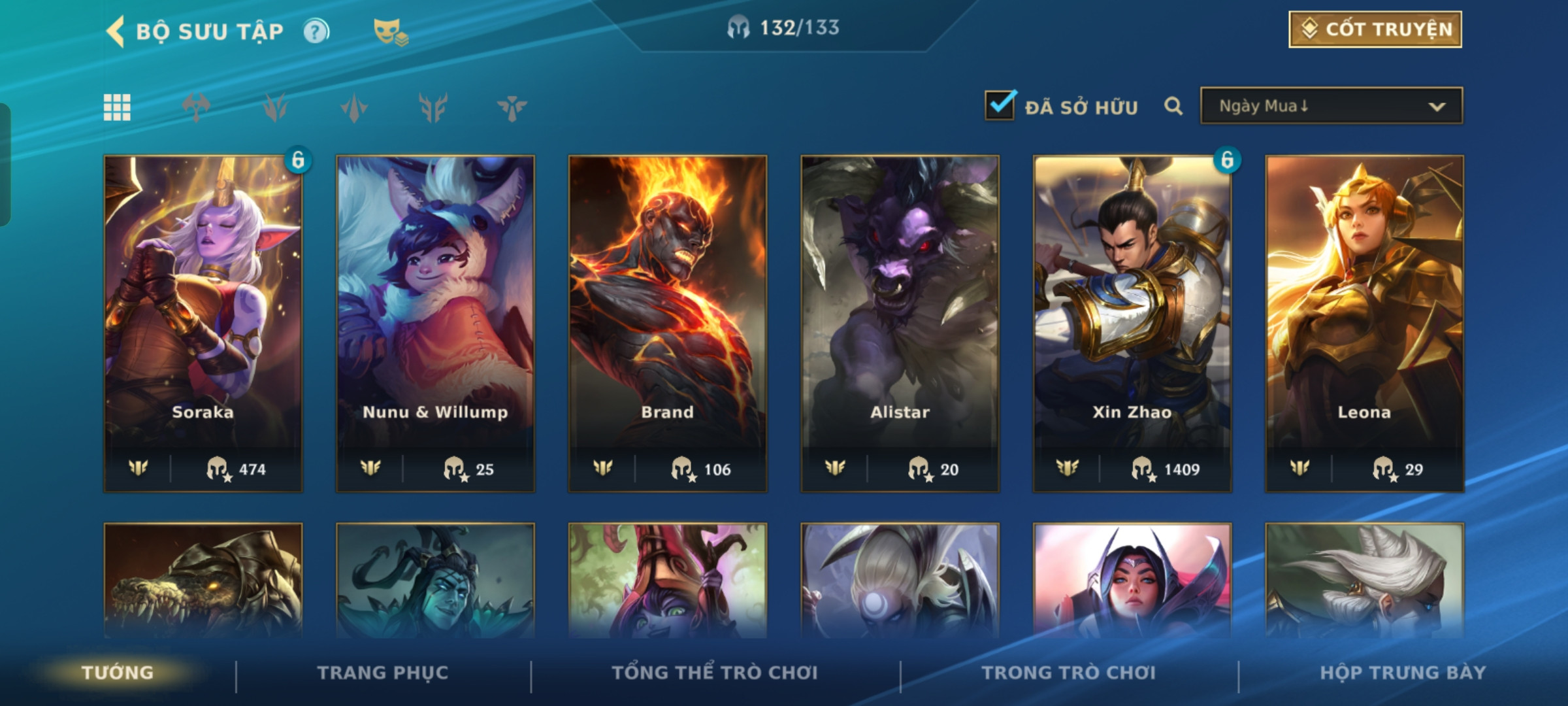Open the Cốt Truyện lore button
Image resolution: width=1568 pixels, height=706 pixels.
[x=1375, y=29]
